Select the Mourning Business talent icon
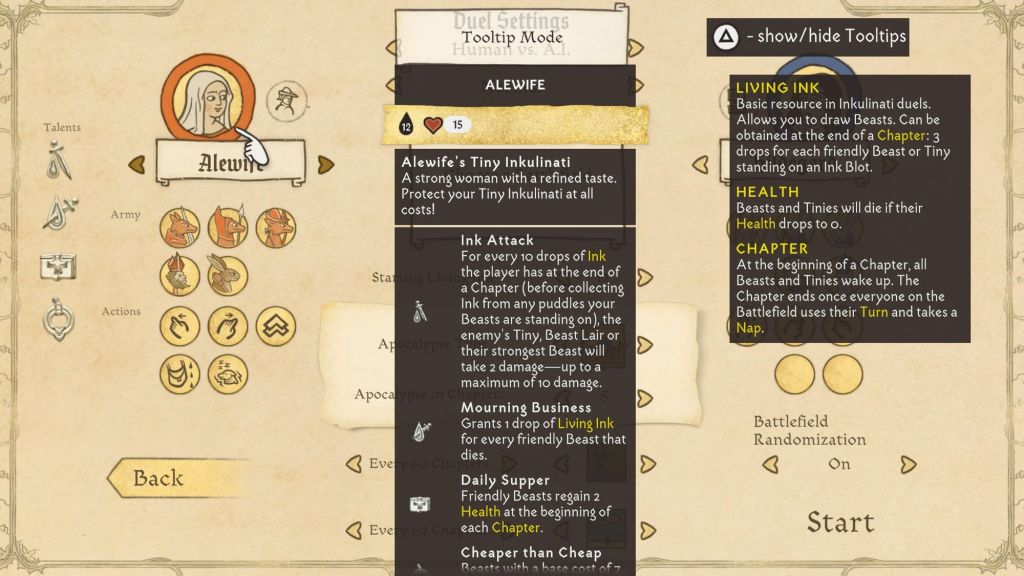Viewport: 1024px width, 576px height. [58, 213]
